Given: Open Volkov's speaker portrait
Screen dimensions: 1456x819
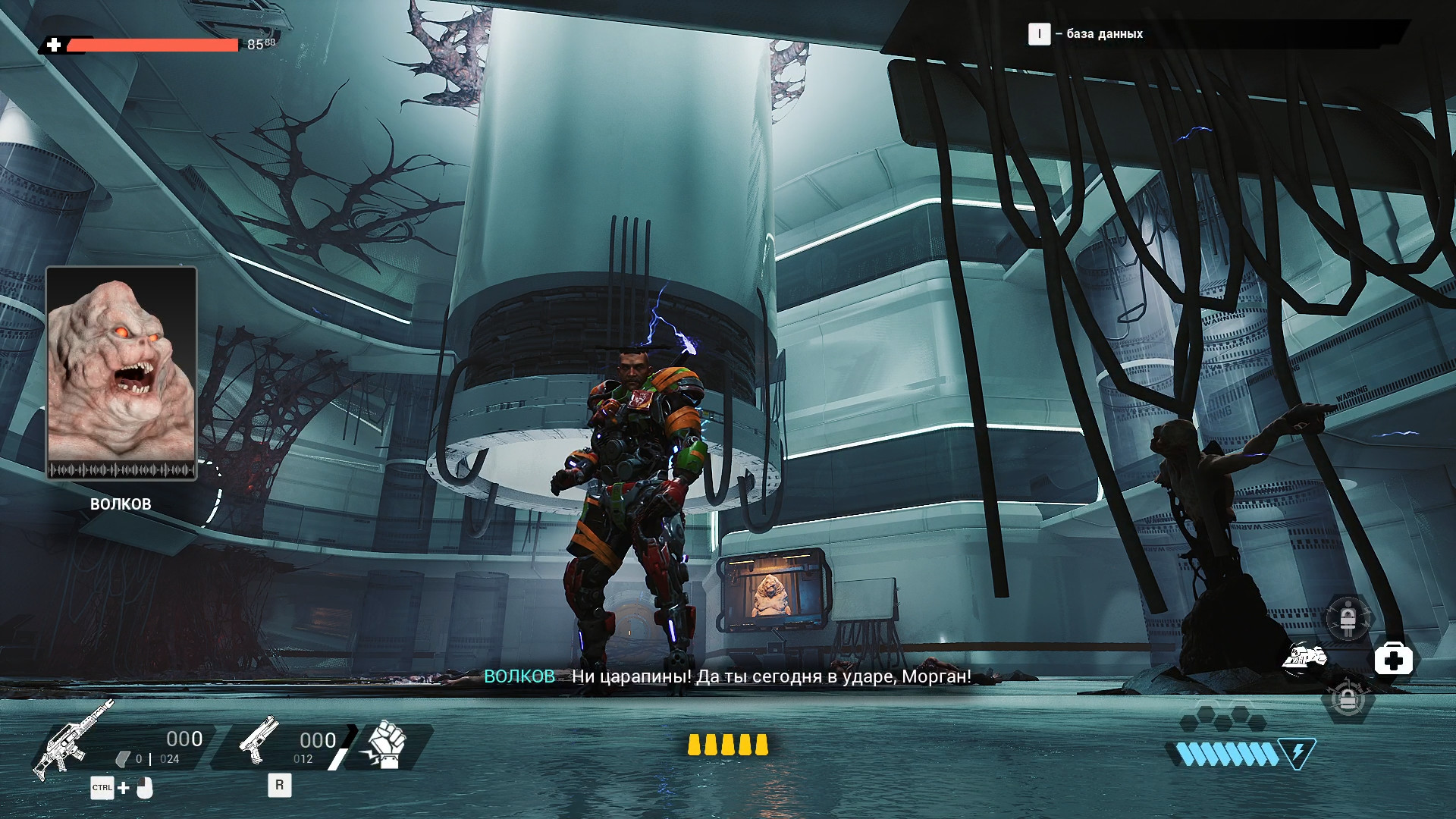Looking at the screenshot, I should 121,373.
